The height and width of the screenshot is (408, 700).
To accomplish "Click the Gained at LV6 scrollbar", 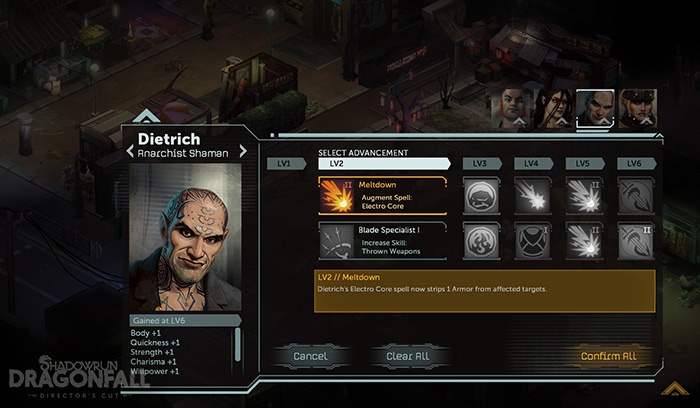I will [x=237, y=346].
